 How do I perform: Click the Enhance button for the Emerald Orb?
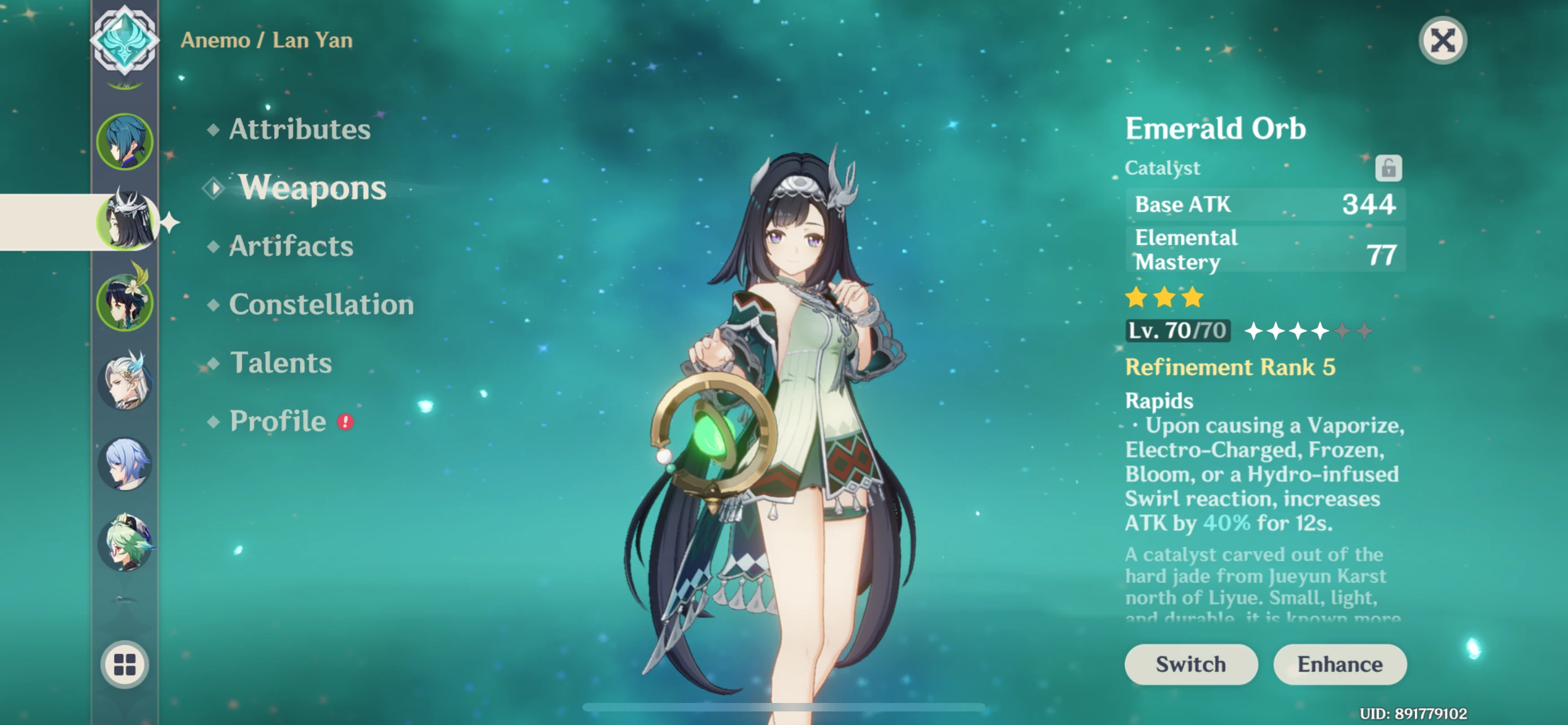coord(1341,664)
